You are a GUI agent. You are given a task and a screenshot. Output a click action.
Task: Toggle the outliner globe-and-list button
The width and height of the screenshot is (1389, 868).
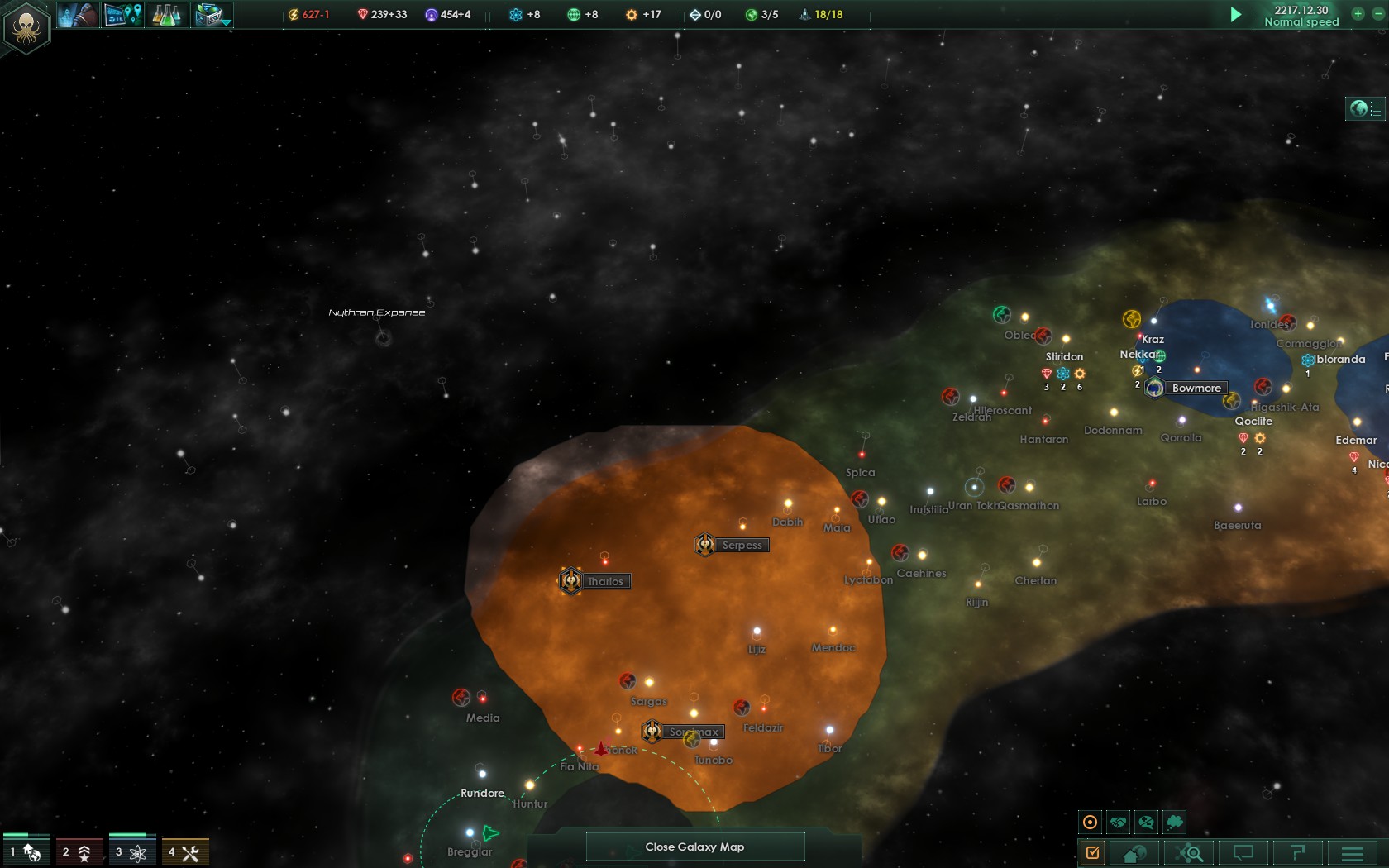coord(1366,108)
